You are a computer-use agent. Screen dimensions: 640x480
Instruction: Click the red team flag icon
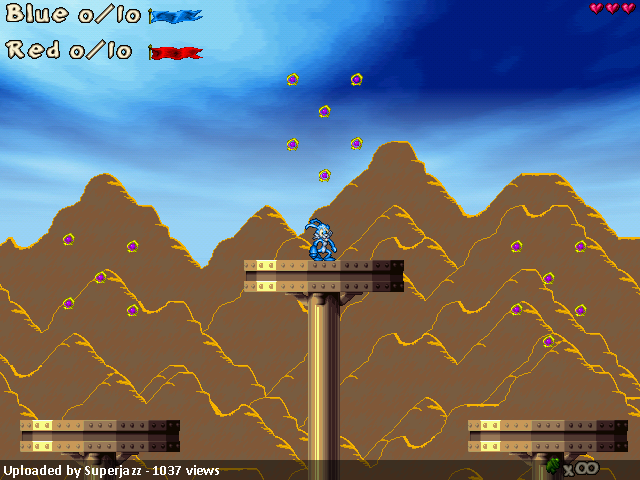pos(175,52)
